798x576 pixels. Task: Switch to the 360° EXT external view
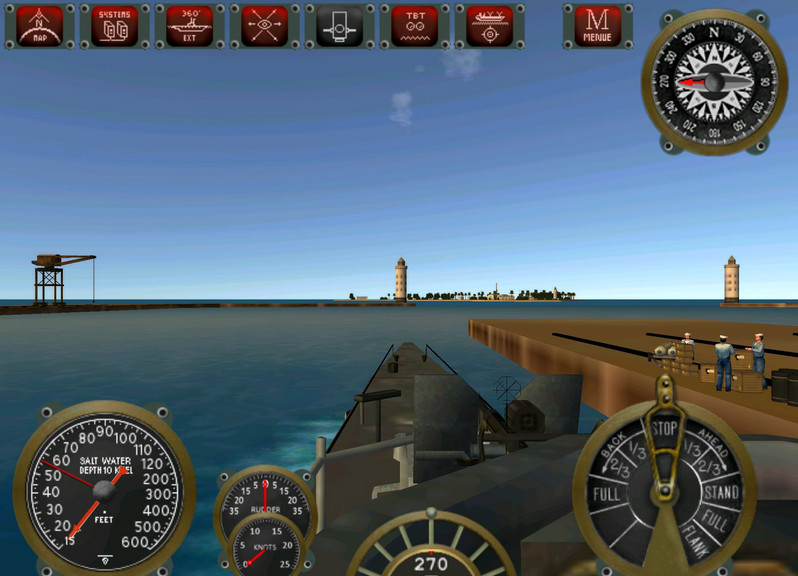point(189,26)
